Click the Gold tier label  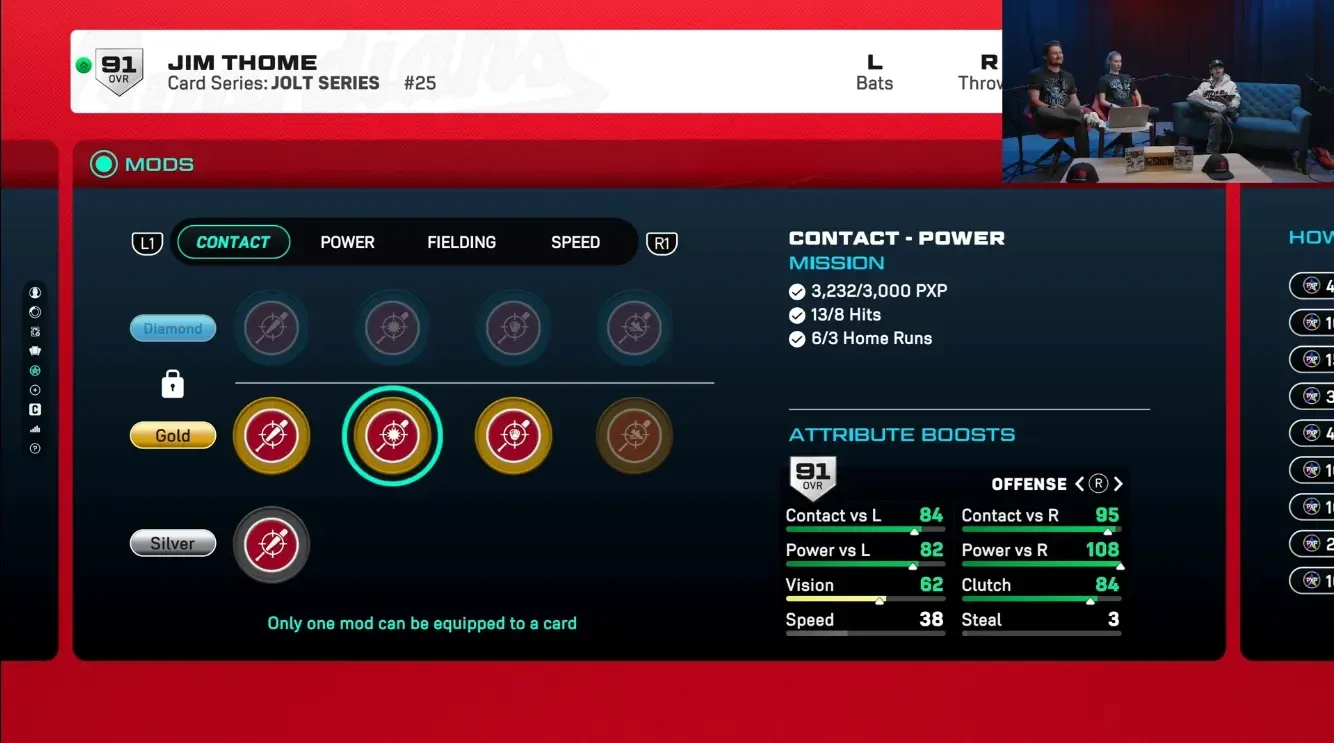click(173, 436)
